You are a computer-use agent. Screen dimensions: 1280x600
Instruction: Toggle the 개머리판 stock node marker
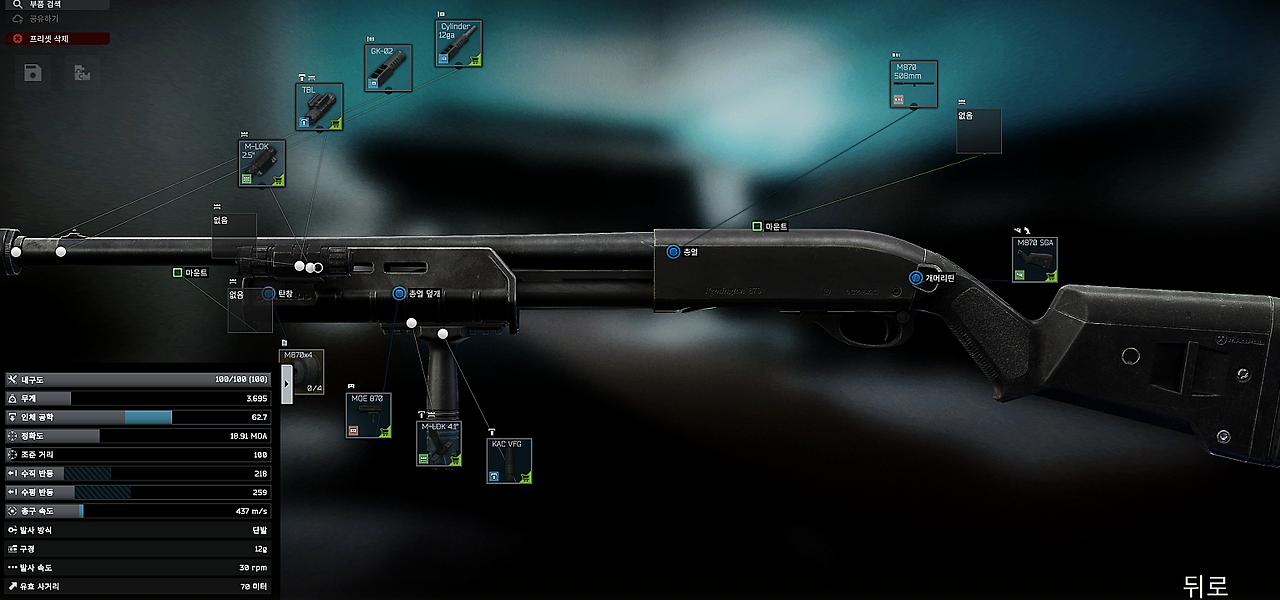pos(916,278)
